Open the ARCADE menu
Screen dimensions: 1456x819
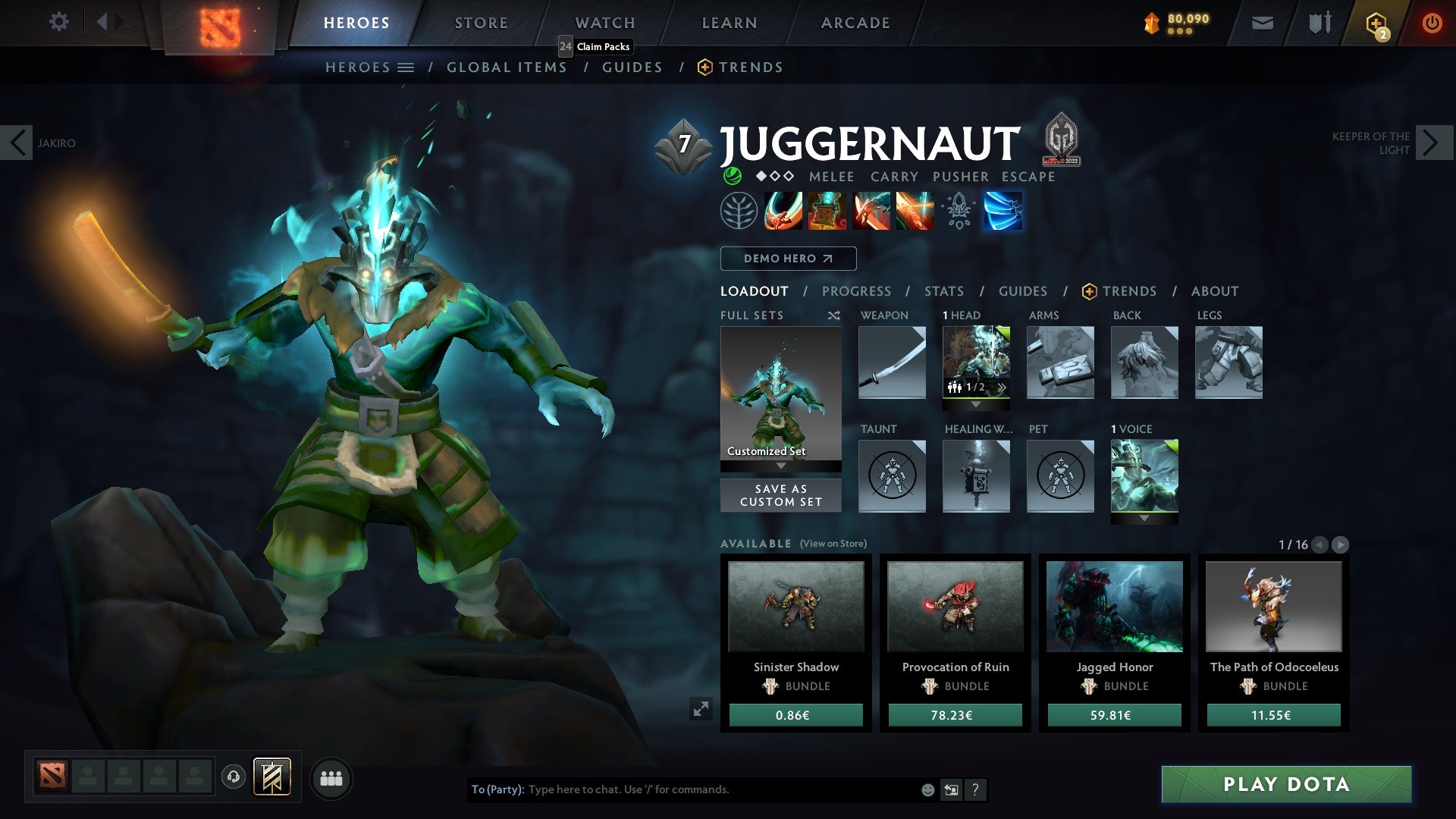click(855, 22)
